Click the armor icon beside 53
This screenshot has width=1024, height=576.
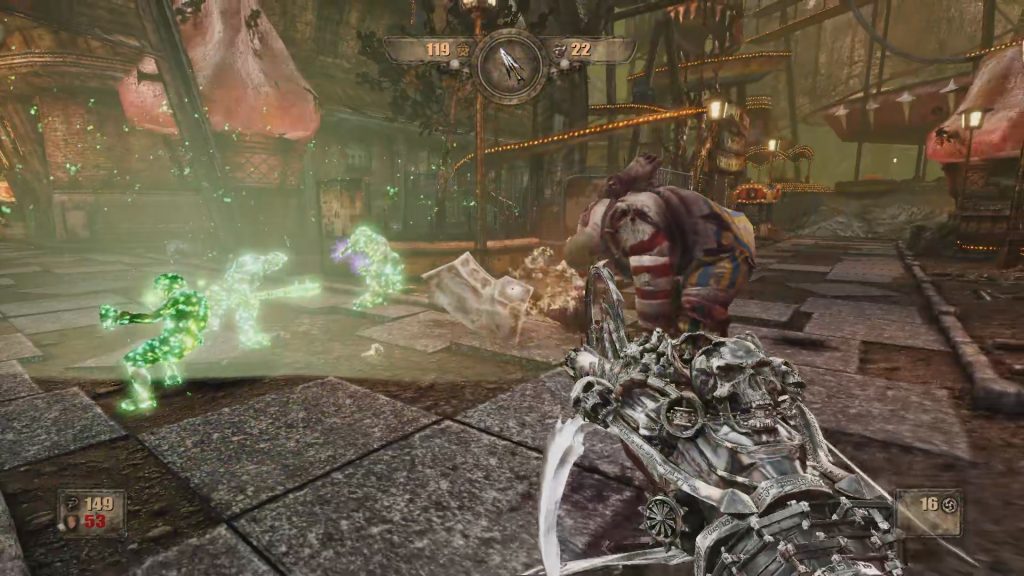coord(73,521)
